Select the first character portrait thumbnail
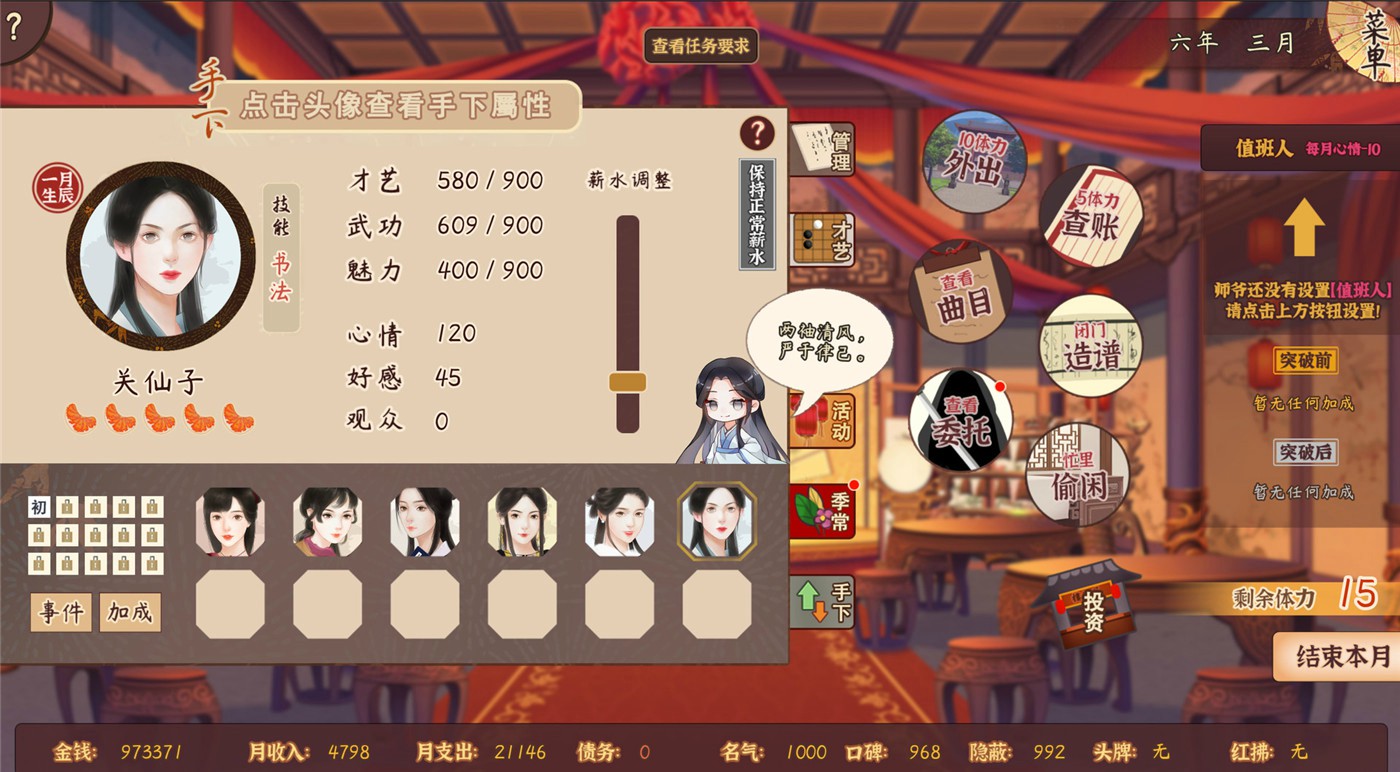 point(229,522)
